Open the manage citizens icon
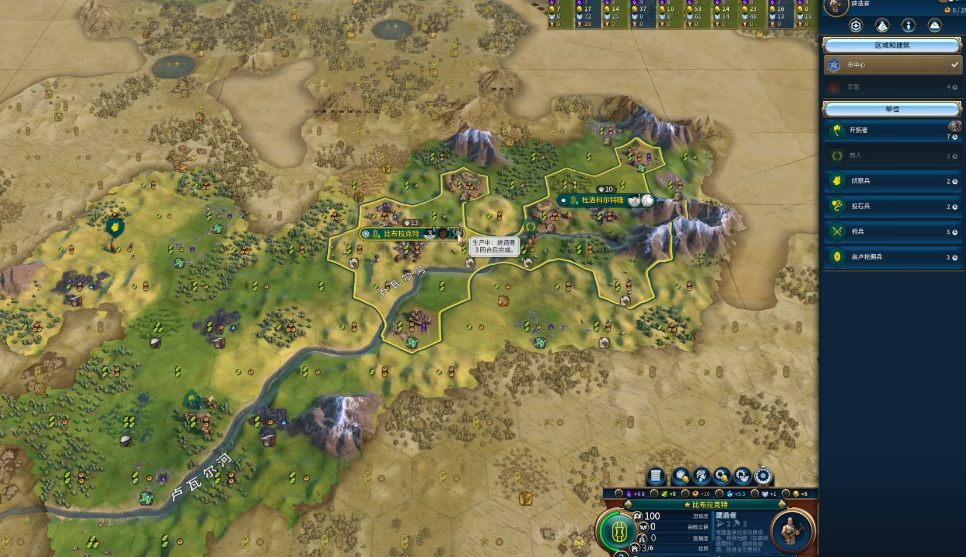 coord(702,476)
